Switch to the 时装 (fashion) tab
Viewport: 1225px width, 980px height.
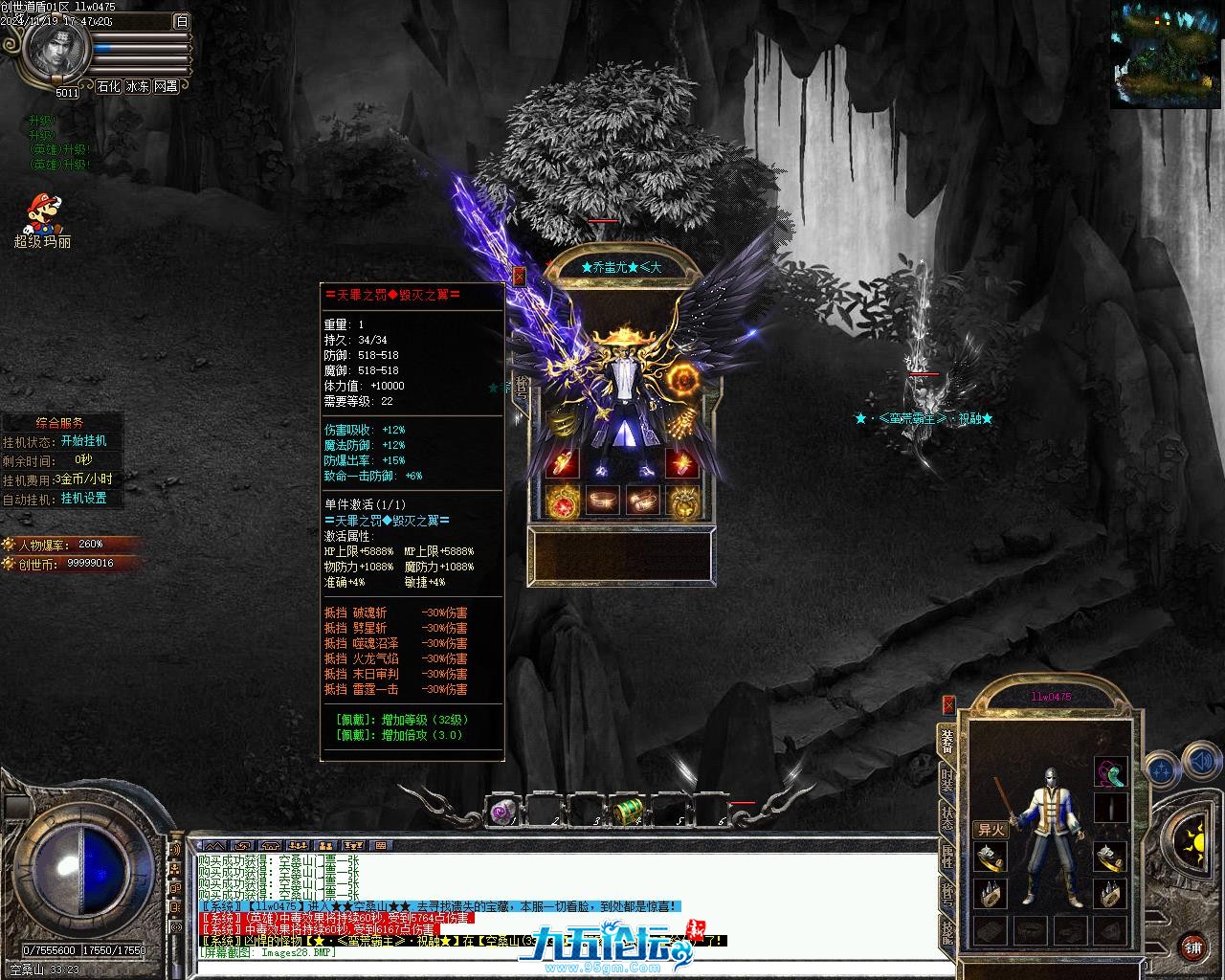click(x=947, y=781)
